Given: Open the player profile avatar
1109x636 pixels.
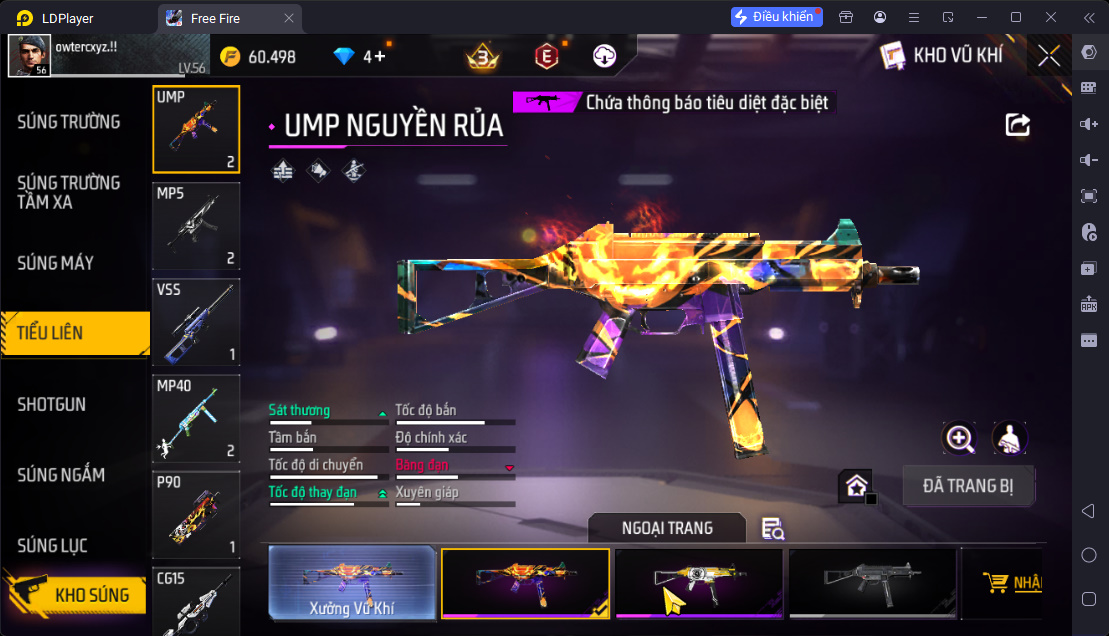Looking at the screenshot, I should [x=29, y=56].
